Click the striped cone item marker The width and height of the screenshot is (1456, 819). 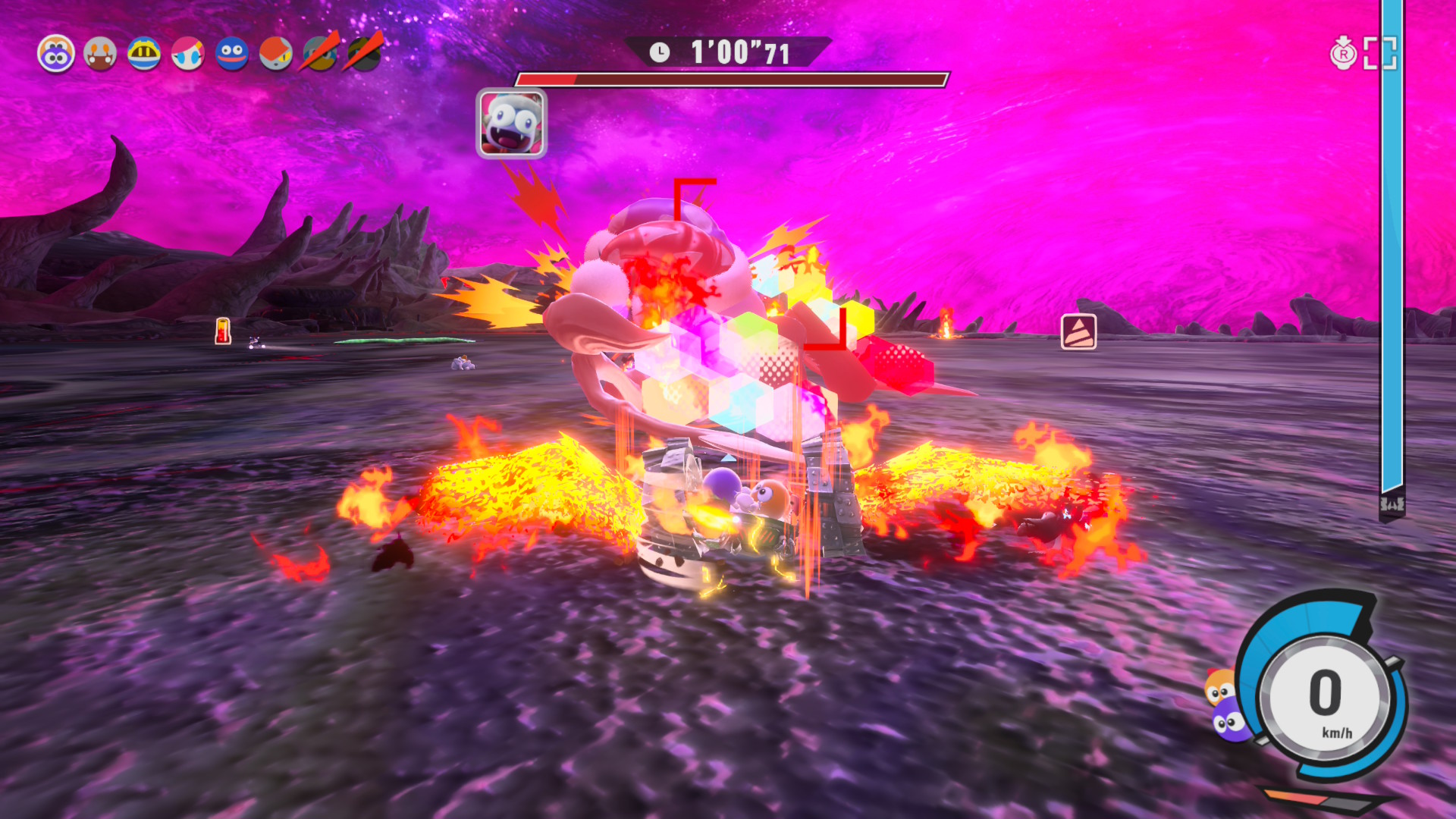[1078, 331]
